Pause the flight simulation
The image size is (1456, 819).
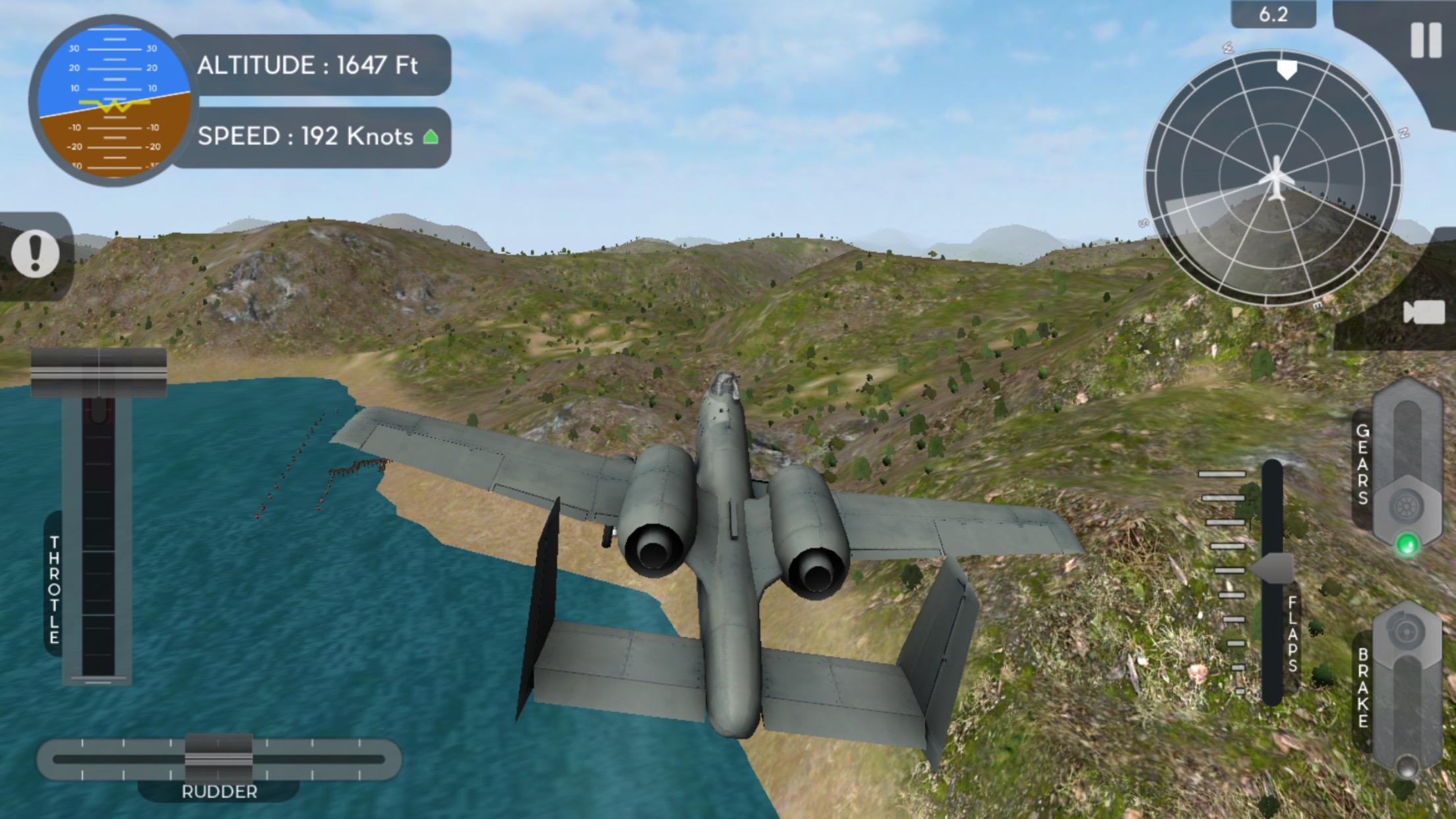1425,41
